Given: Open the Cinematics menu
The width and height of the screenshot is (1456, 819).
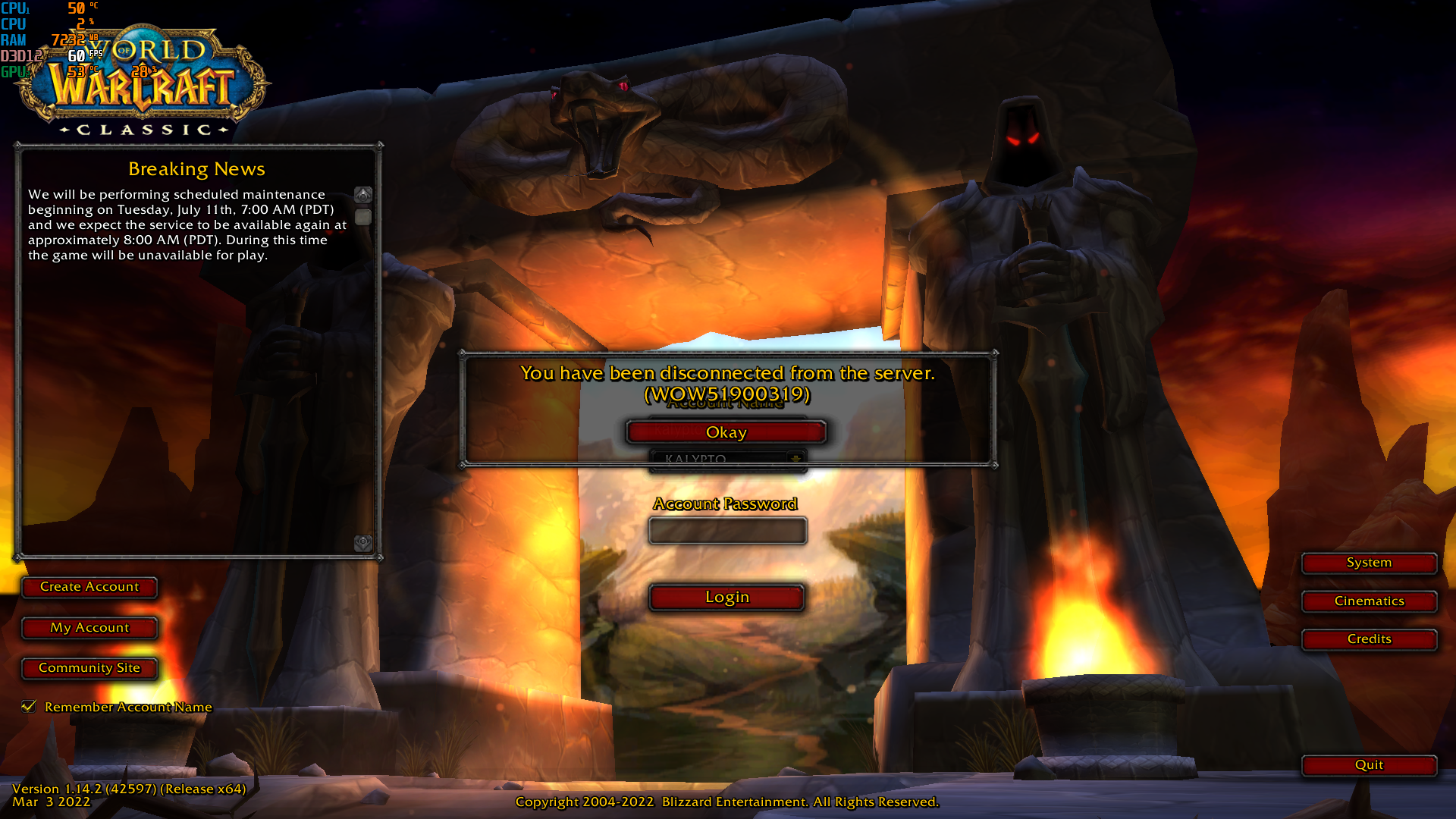Looking at the screenshot, I should 1369,601.
